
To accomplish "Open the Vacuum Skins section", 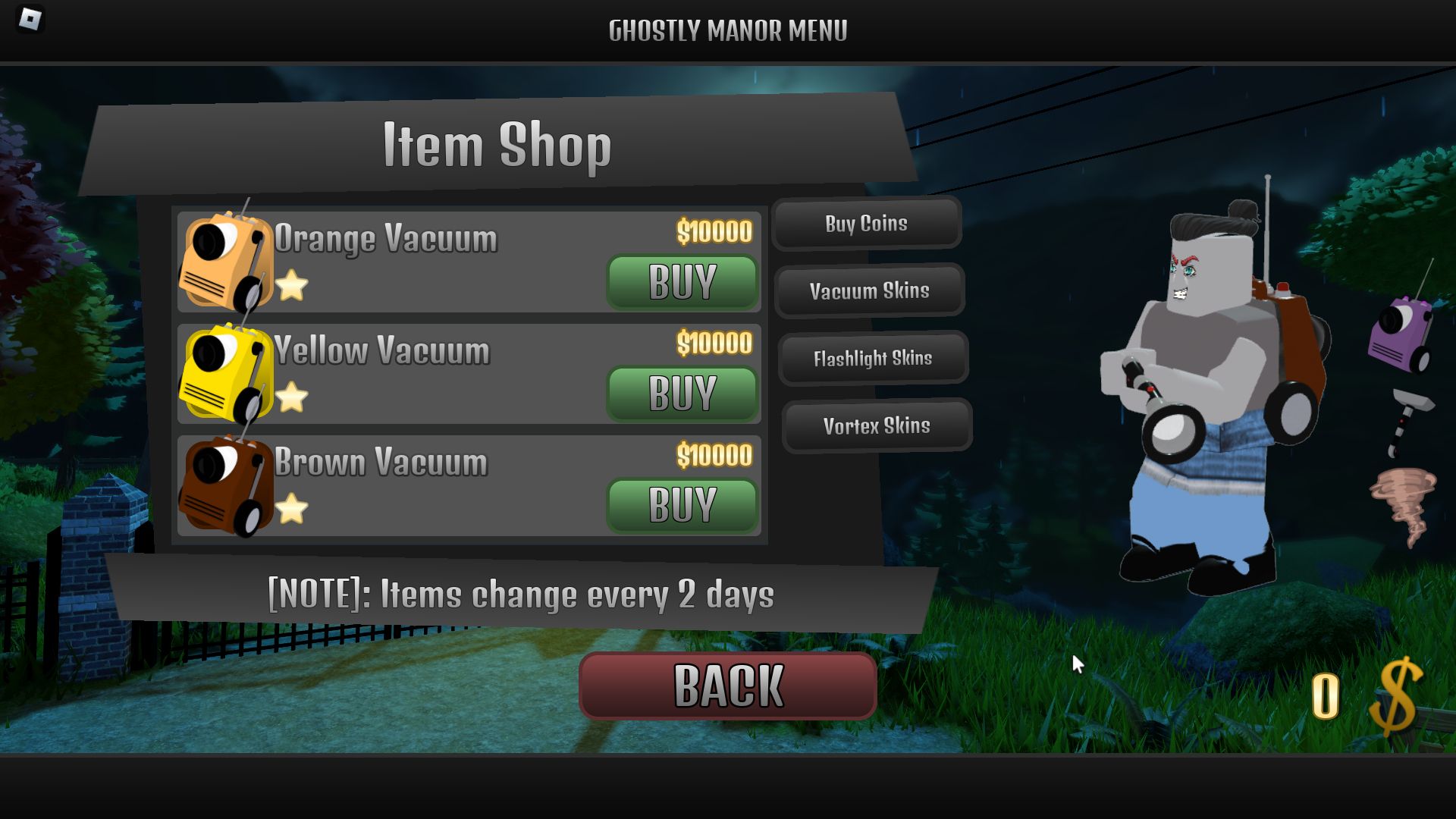I will point(871,291).
